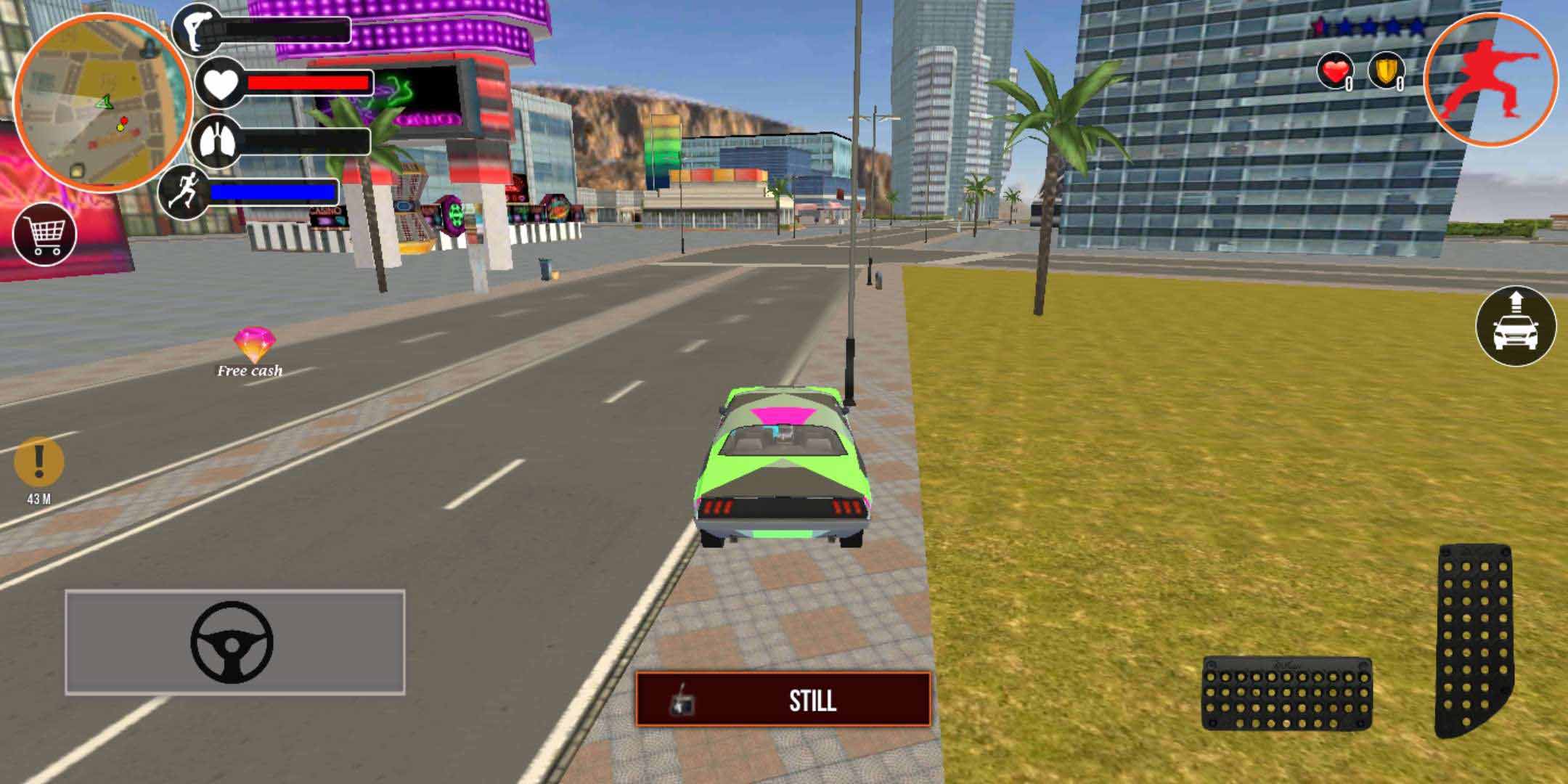
Task: Tap the yellow exclamation mission marker
Action: tap(39, 462)
